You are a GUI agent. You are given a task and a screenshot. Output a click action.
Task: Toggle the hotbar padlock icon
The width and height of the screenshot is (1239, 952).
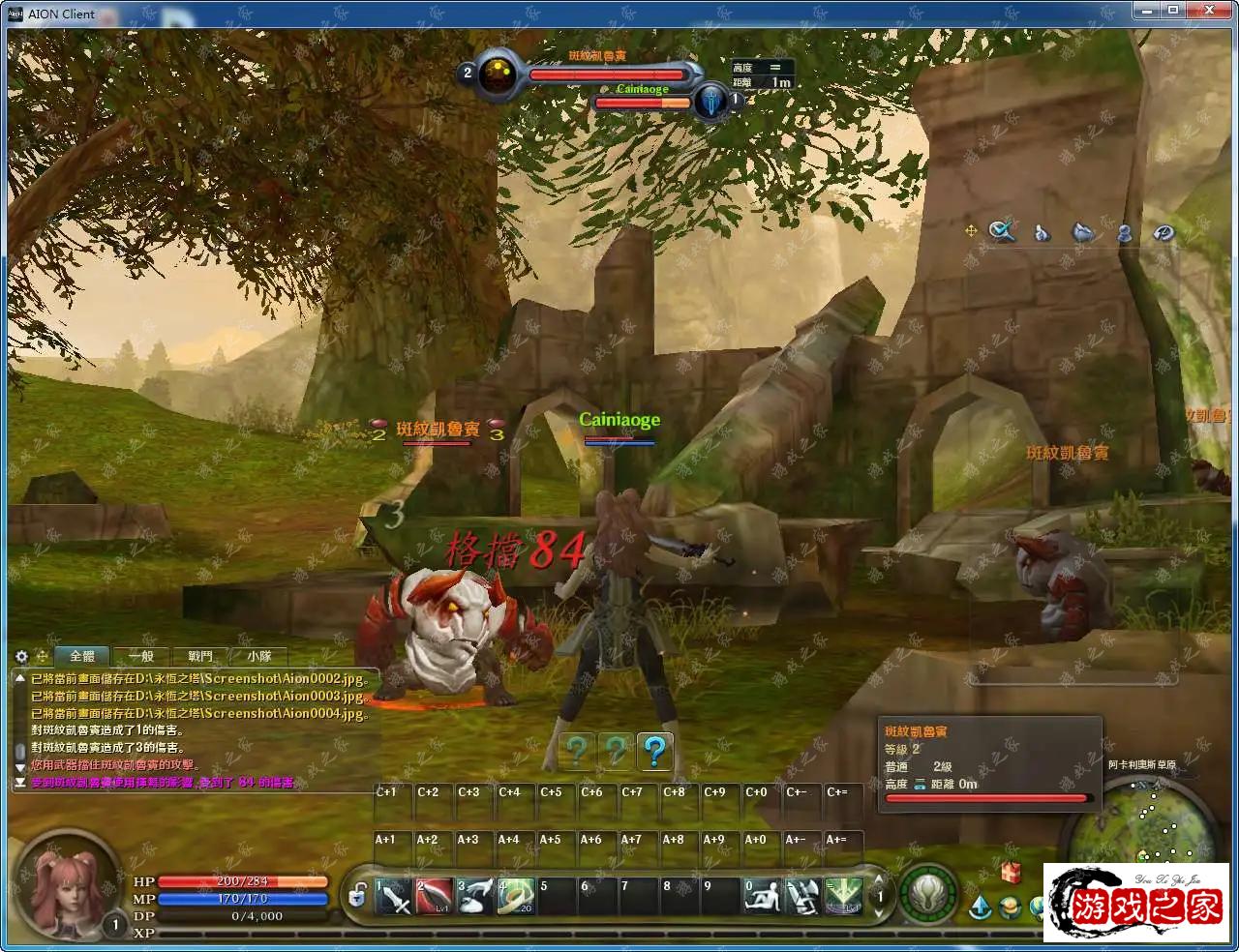click(358, 895)
